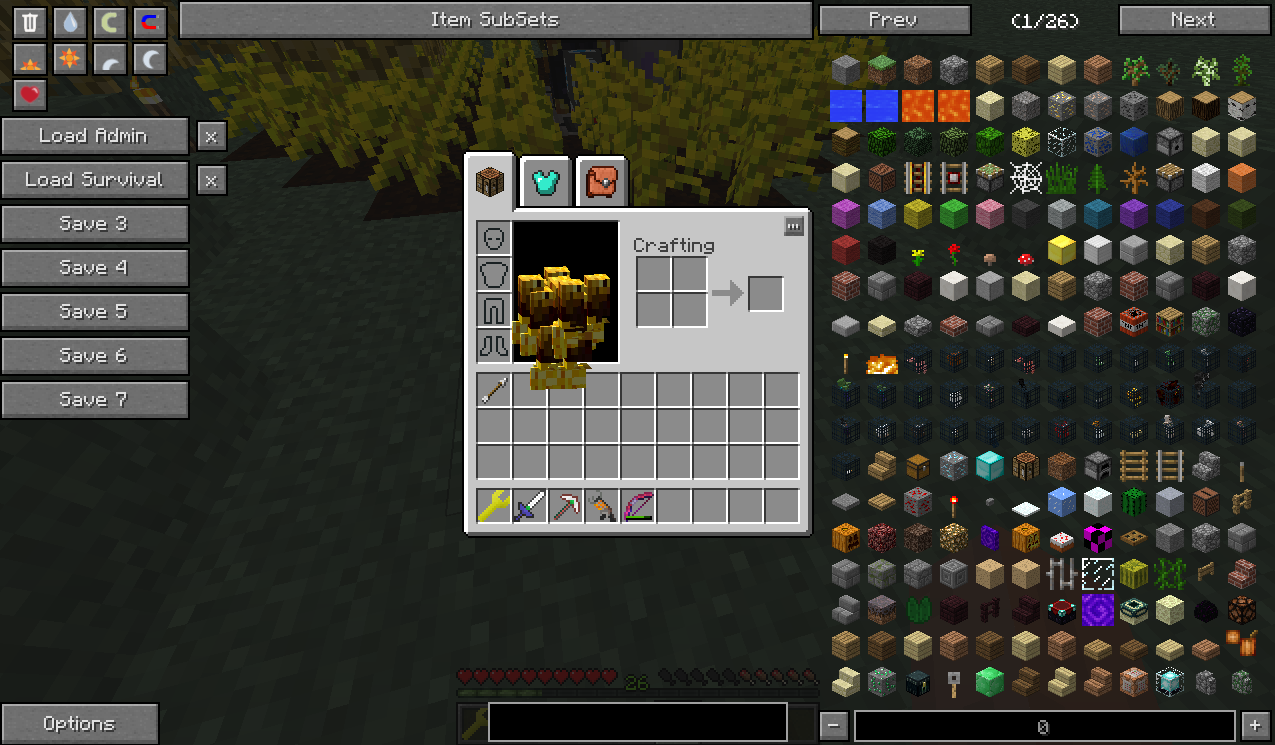
Task: Load the Admin inventory save
Action: [x=94, y=136]
